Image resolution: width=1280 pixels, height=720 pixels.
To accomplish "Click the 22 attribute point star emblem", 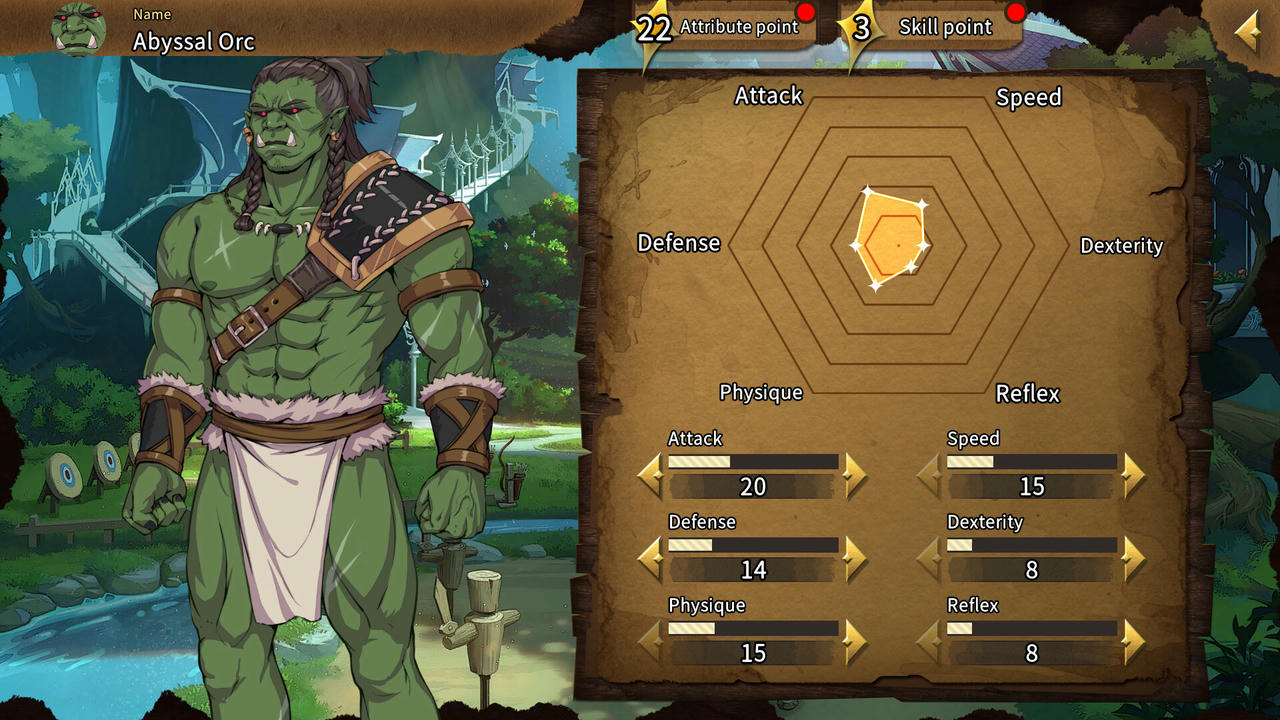I will point(654,28).
